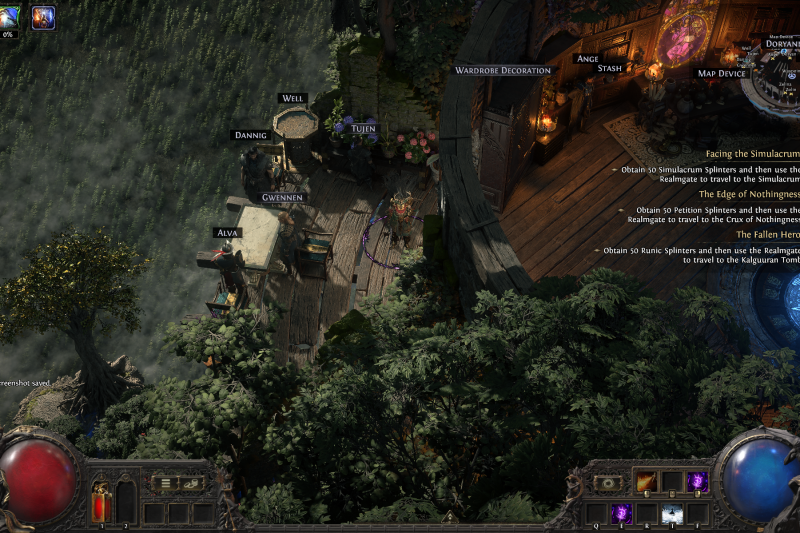Activate the snowy white skill icon

tap(672, 513)
